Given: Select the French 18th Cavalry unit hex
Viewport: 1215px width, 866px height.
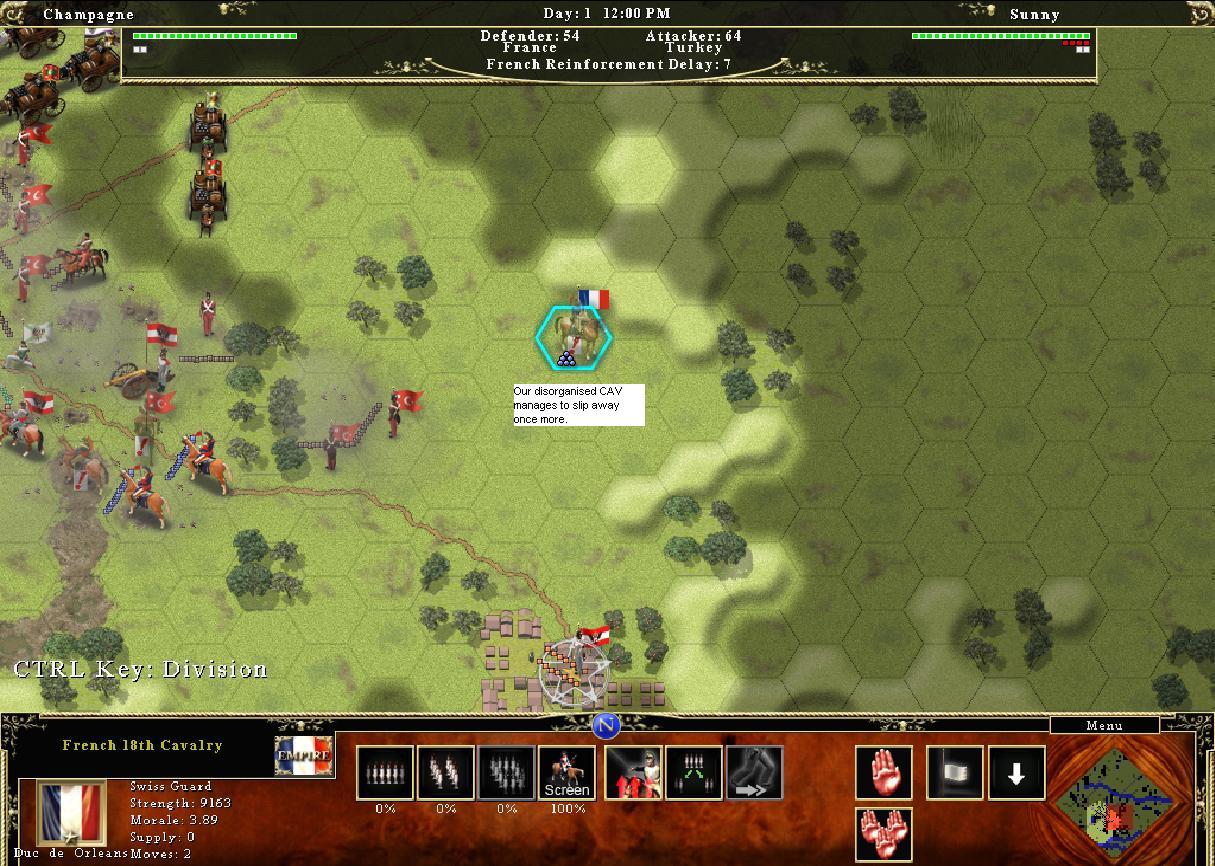Looking at the screenshot, I should [x=574, y=337].
